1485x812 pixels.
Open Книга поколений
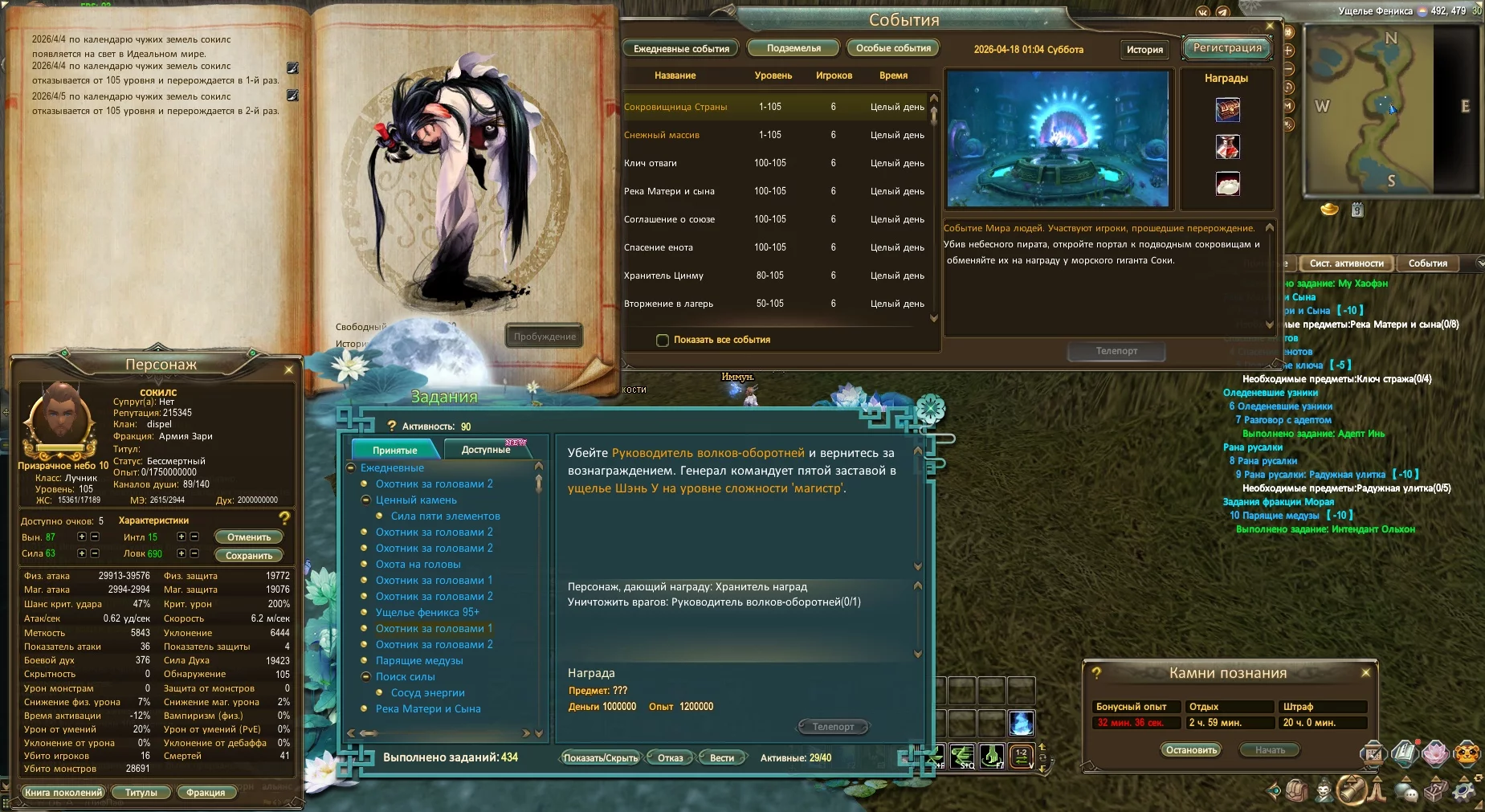[x=63, y=792]
